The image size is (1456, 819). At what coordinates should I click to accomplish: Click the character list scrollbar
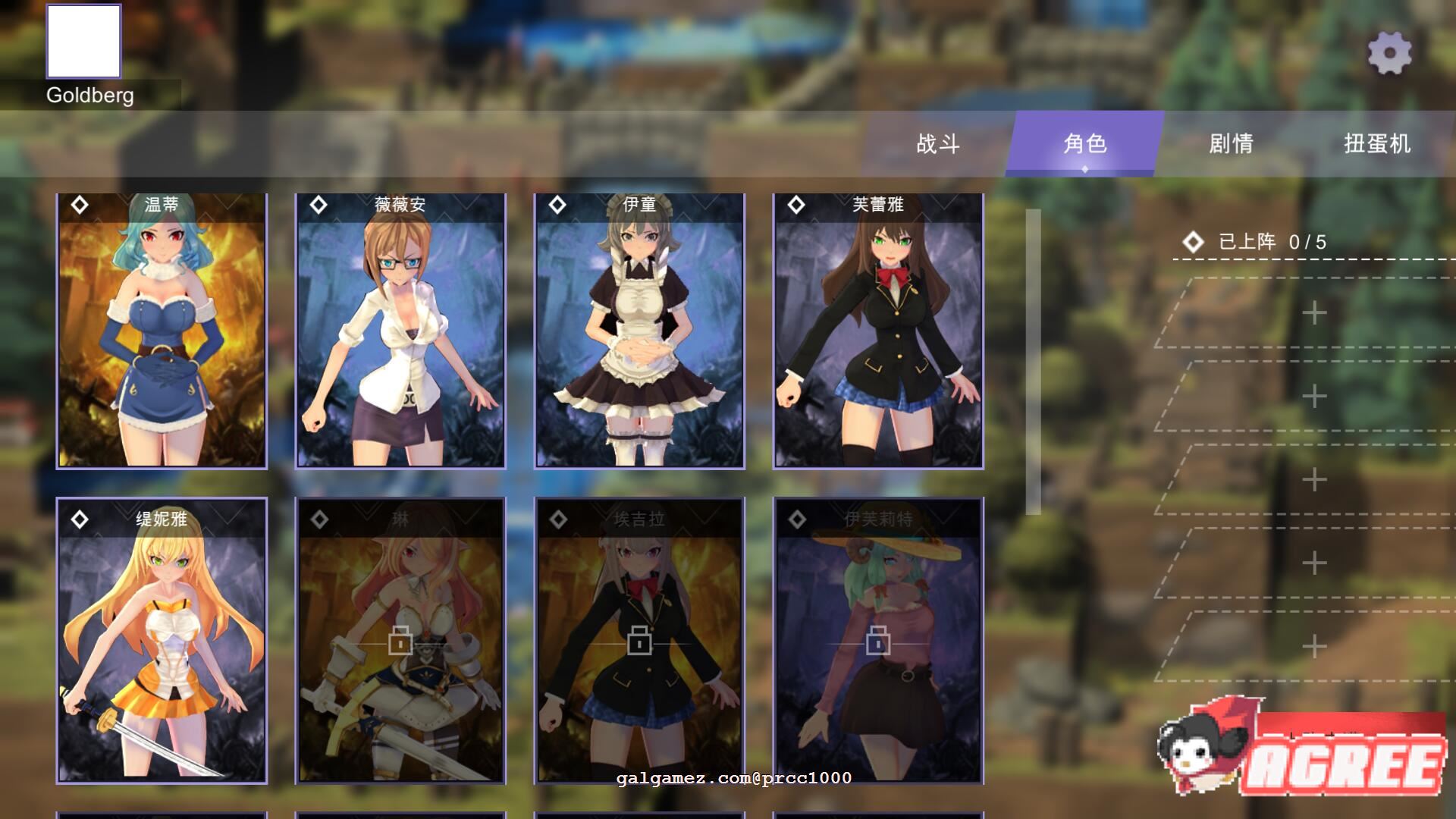tap(1033, 362)
